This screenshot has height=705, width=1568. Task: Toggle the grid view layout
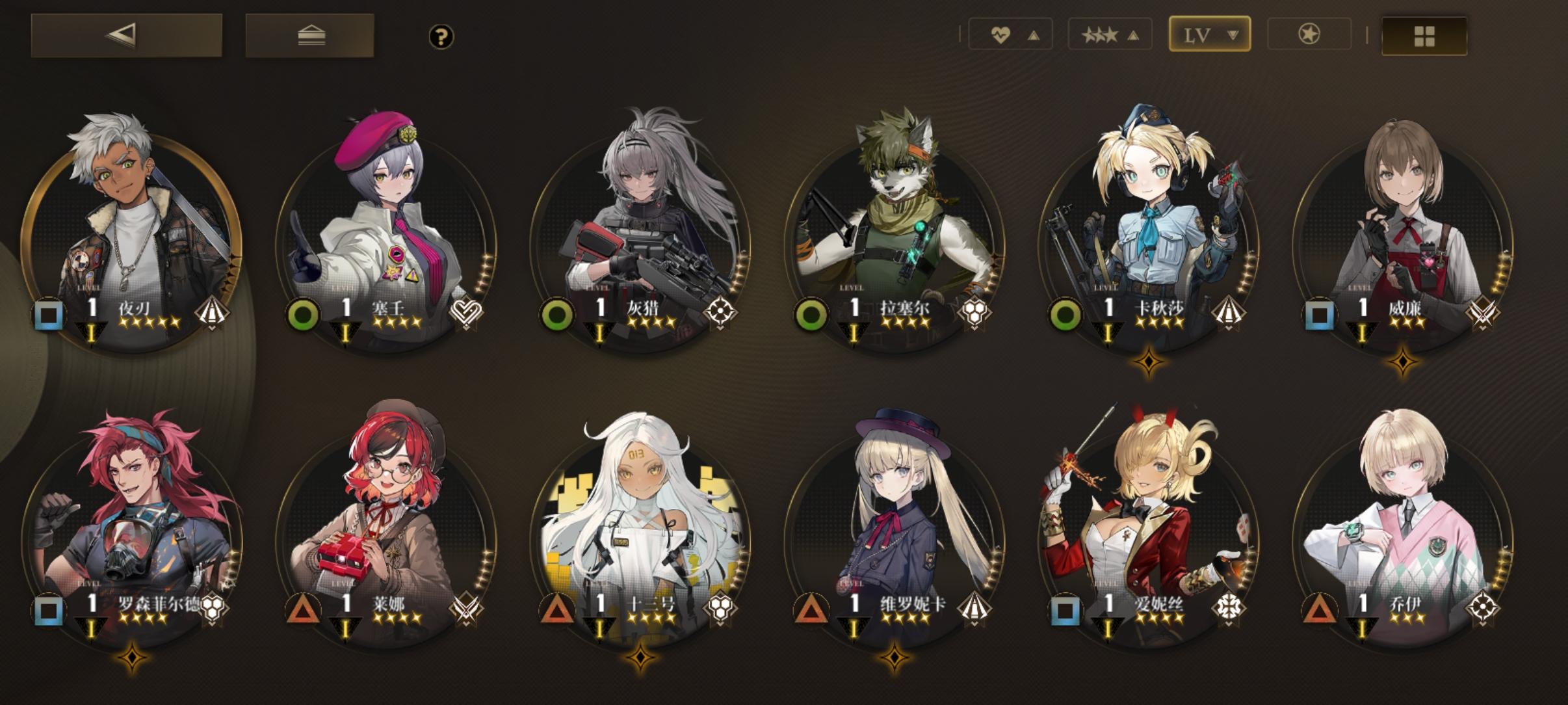(1424, 36)
